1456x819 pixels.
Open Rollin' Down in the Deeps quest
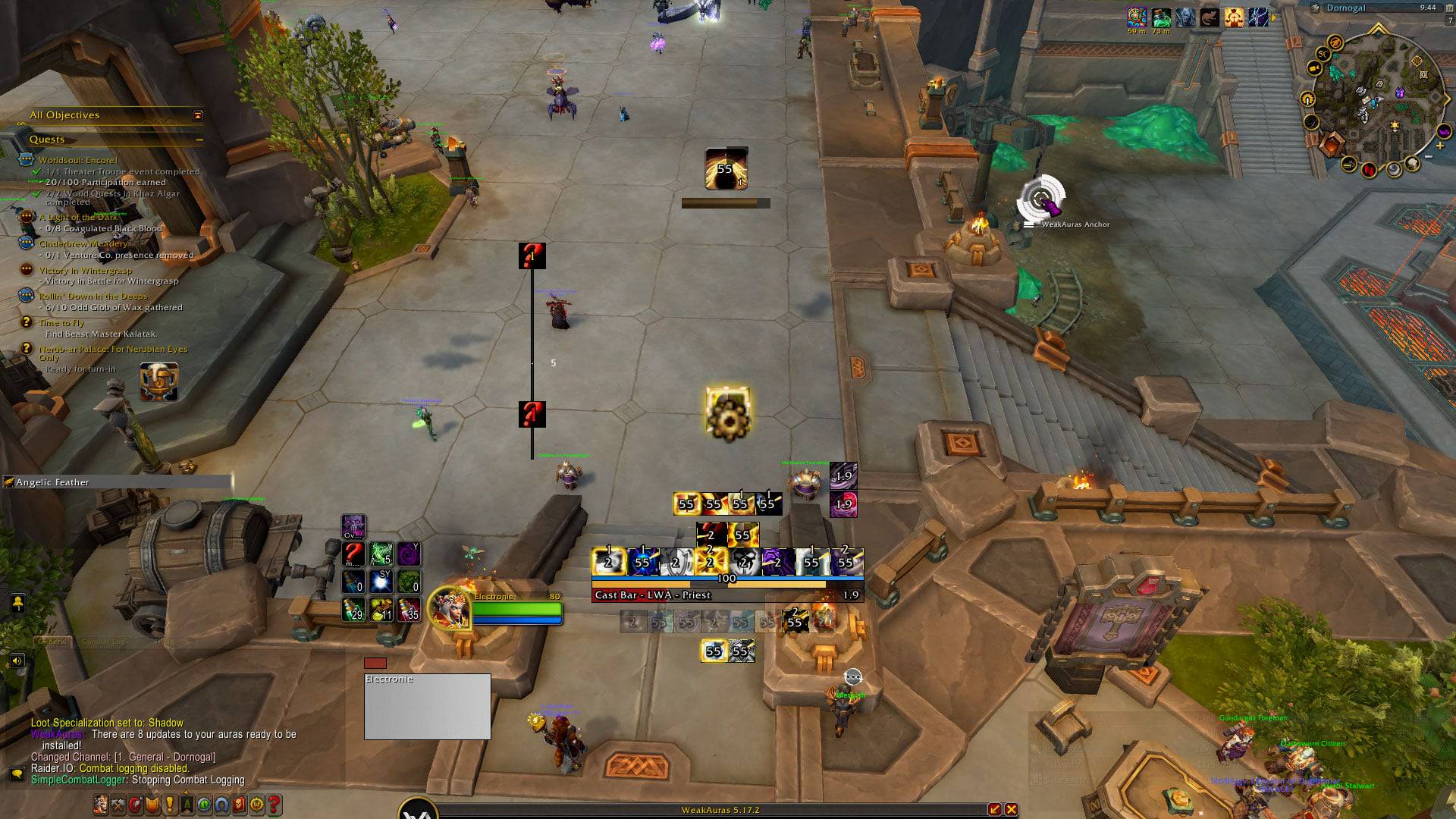(x=93, y=296)
